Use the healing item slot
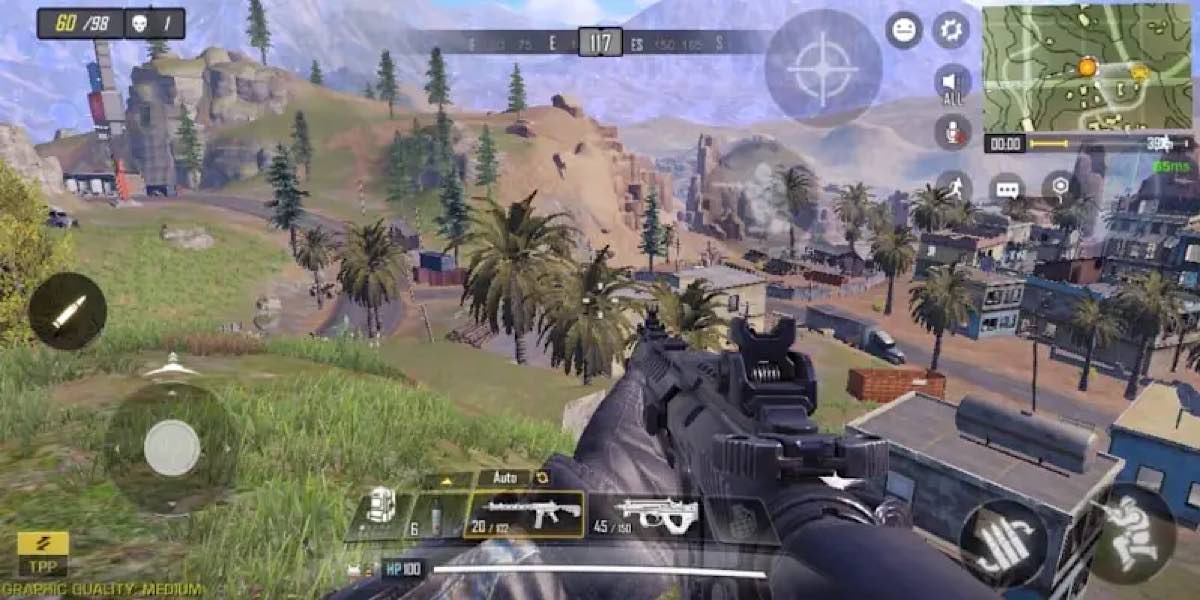The image size is (1200, 600). point(434,516)
